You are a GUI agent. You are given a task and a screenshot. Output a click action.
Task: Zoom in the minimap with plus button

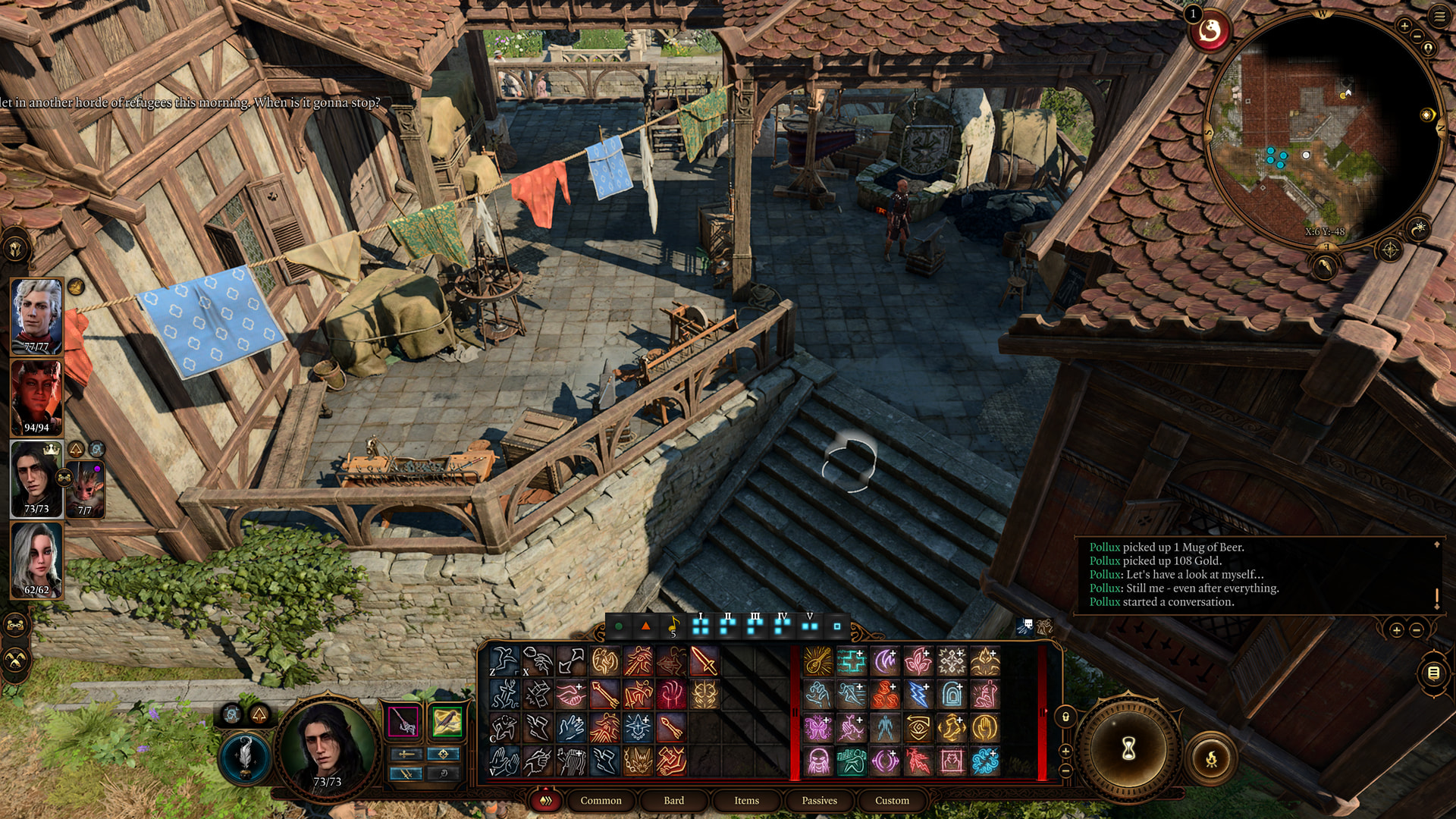[1404, 27]
